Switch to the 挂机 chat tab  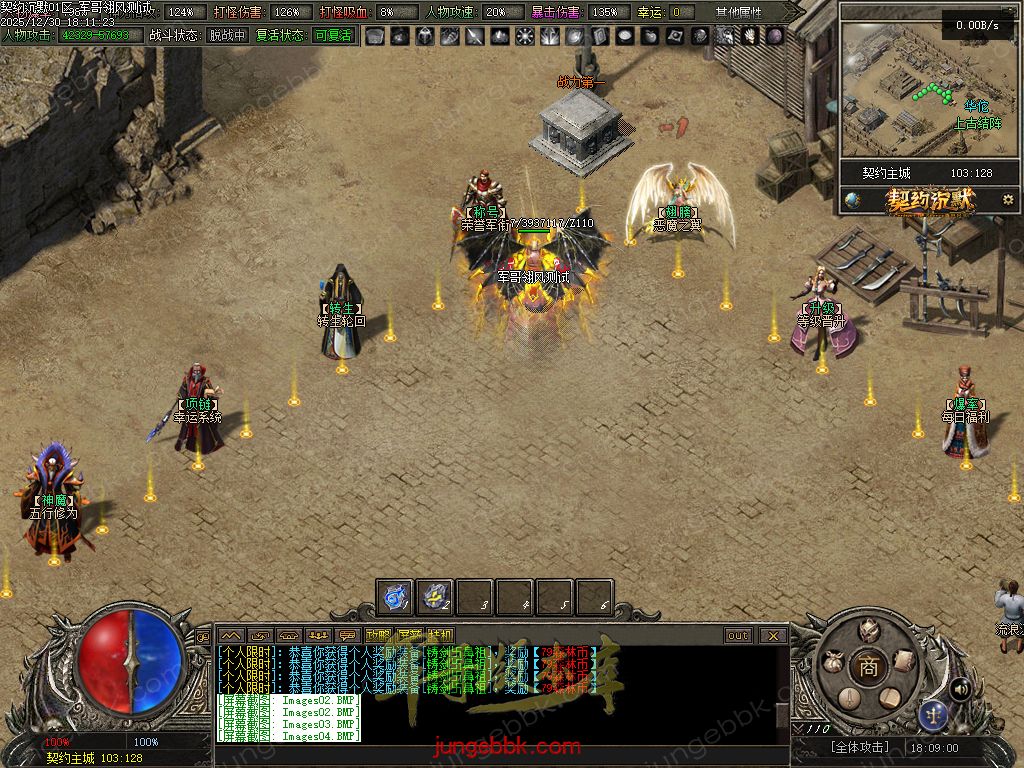click(440, 635)
